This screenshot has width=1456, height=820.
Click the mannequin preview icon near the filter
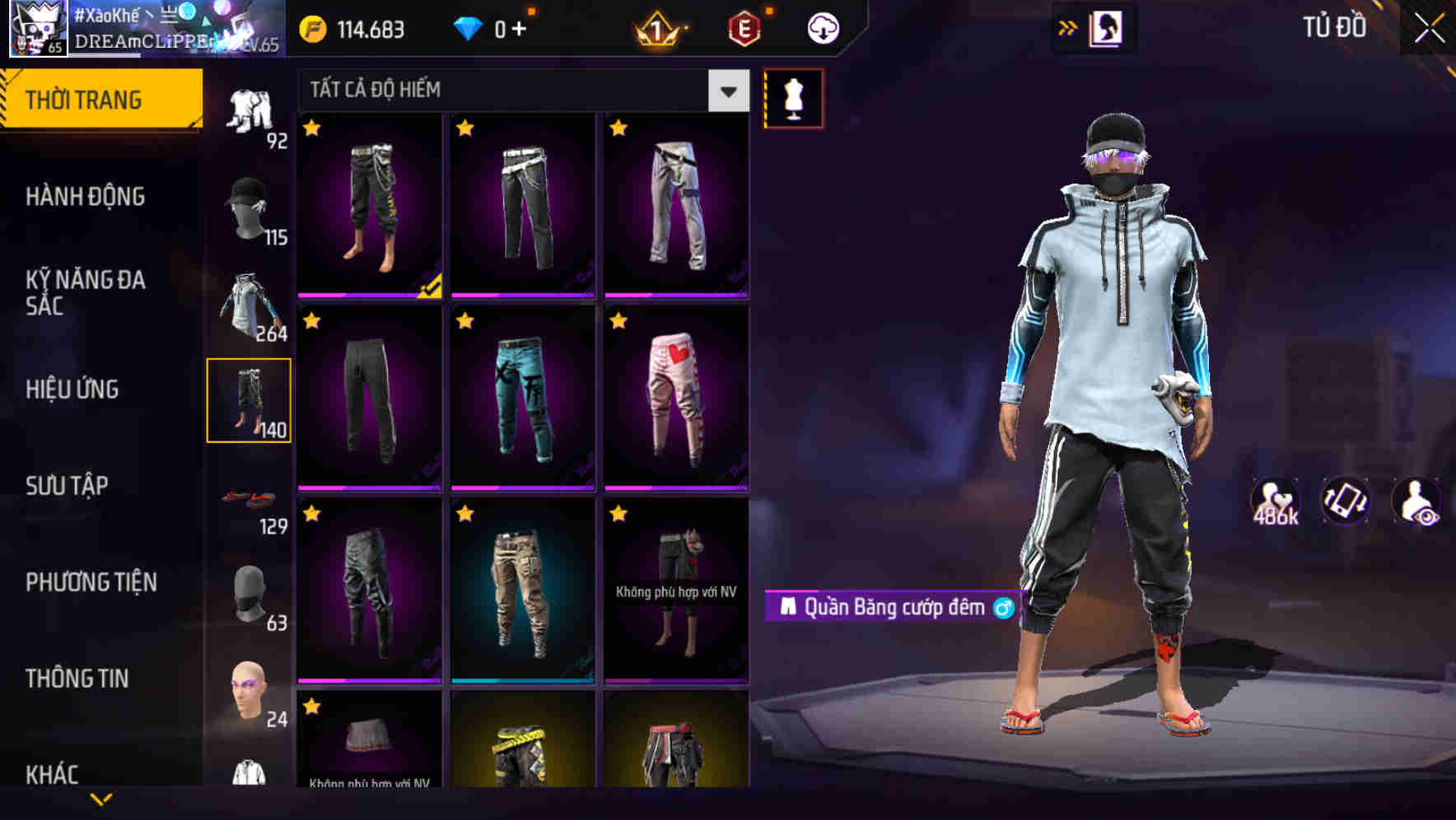[793, 97]
